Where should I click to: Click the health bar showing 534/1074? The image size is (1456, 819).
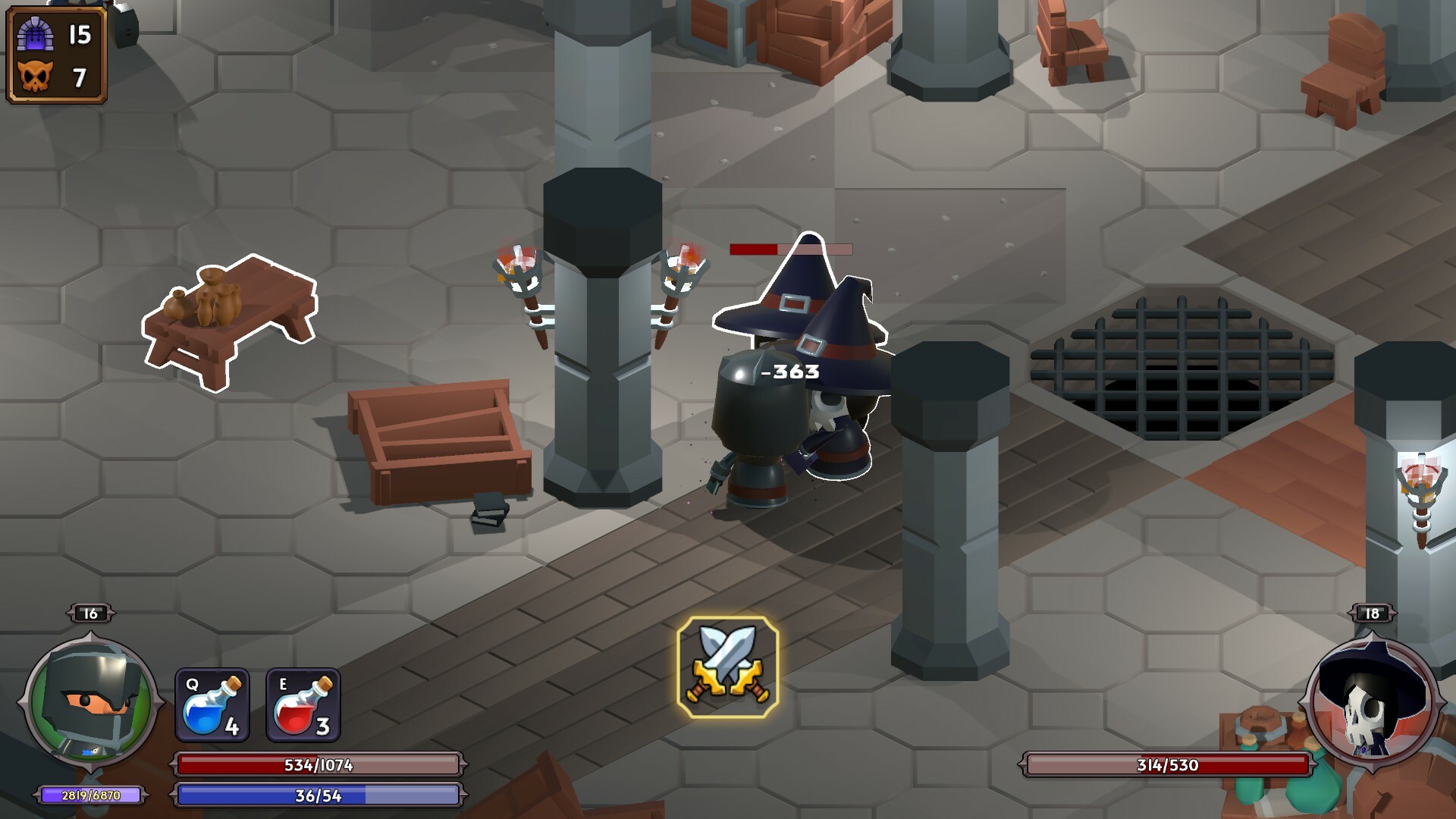(318, 766)
